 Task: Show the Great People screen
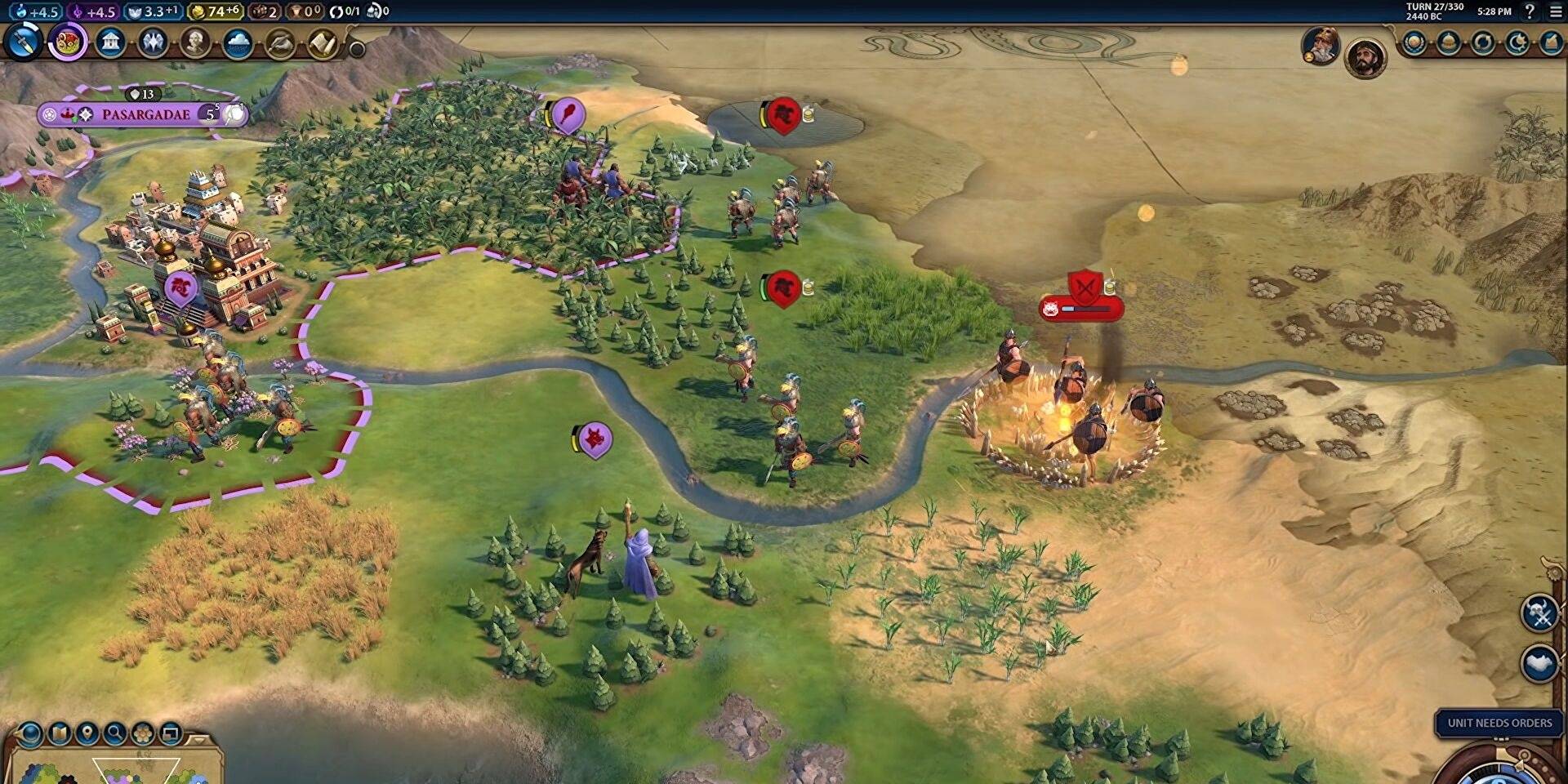195,41
